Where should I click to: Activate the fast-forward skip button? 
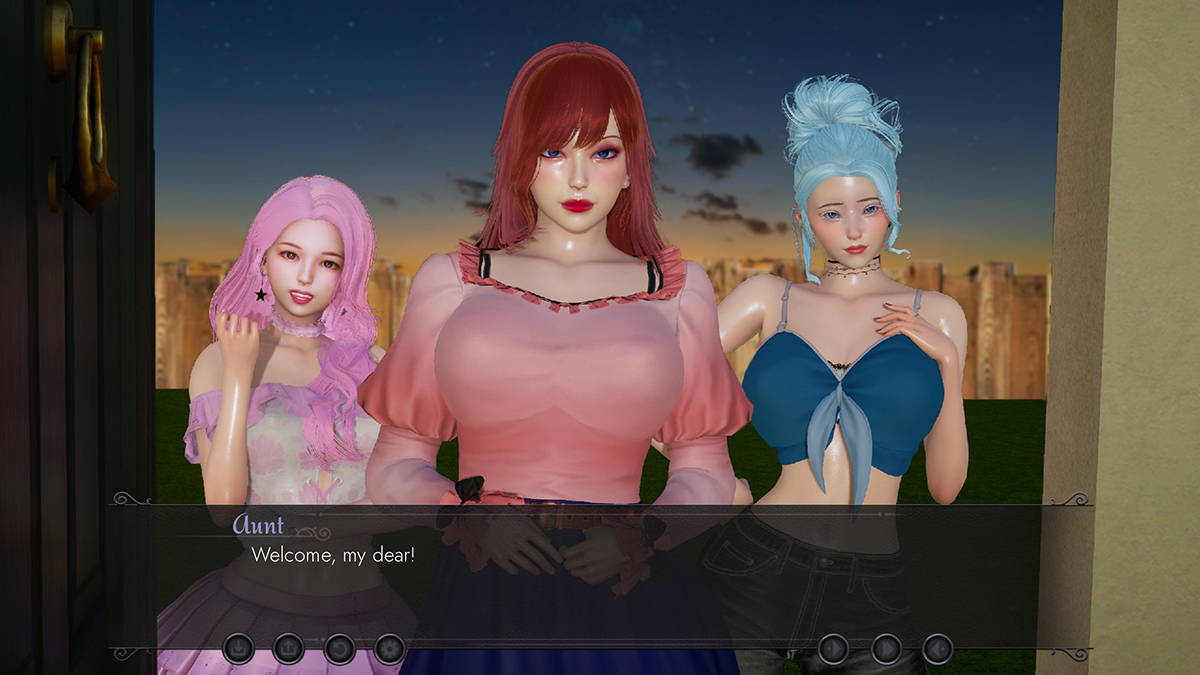[886, 649]
